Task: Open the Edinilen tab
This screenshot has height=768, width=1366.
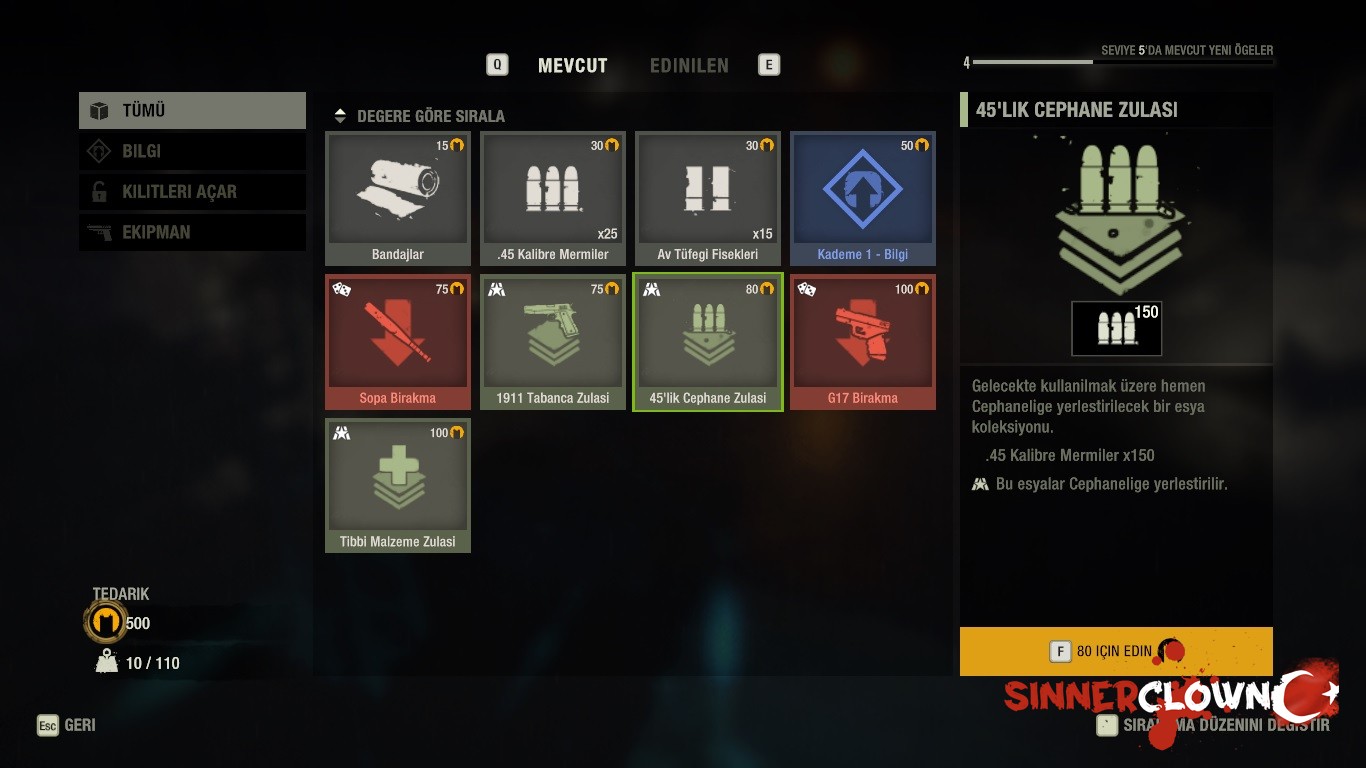Action: (x=689, y=66)
